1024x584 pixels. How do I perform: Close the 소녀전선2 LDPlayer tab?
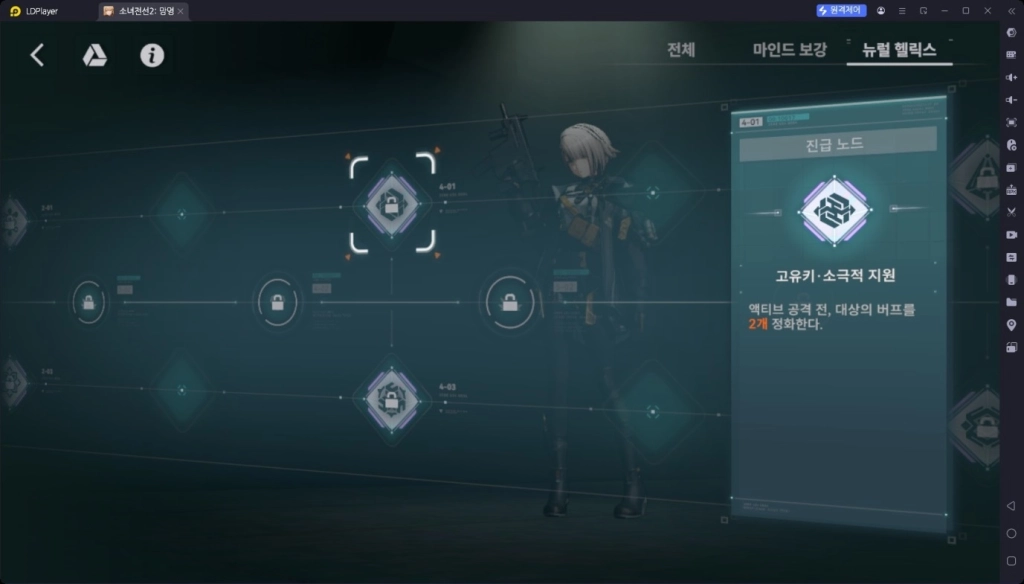click(180, 11)
